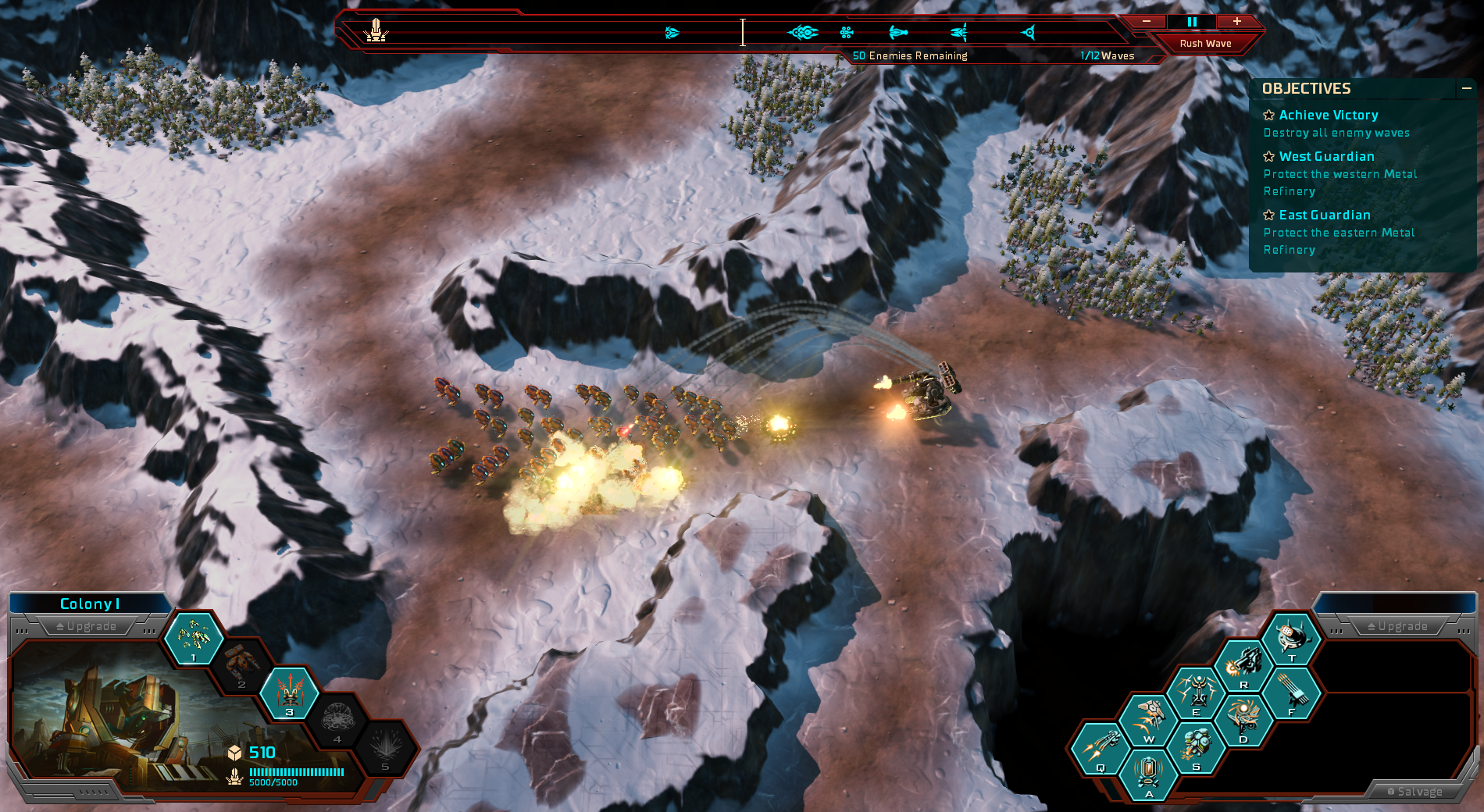The height and width of the screenshot is (812, 1484).
Task: Choose the D vortex tower icon
Action: tap(1243, 720)
